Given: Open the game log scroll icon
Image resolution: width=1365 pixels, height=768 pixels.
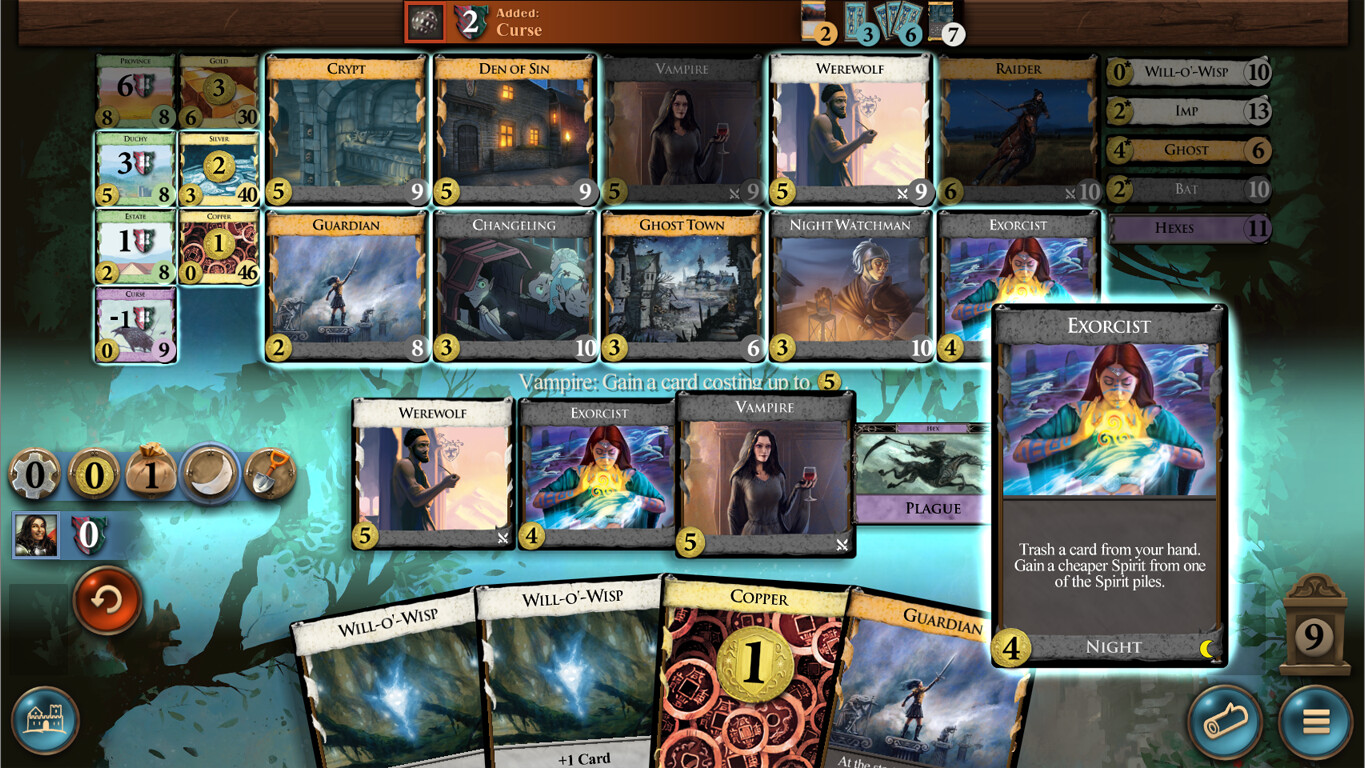Looking at the screenshot, I should point(1227,719).
